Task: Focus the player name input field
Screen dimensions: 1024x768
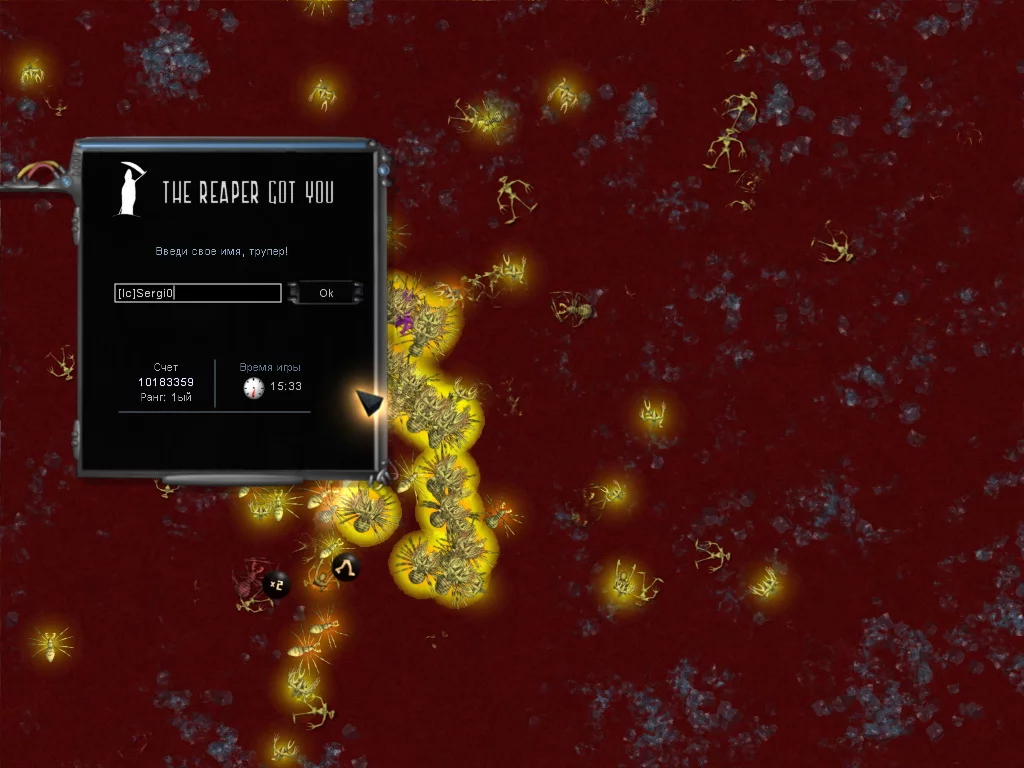Action: pyautogui.click(x=198, y=293)
